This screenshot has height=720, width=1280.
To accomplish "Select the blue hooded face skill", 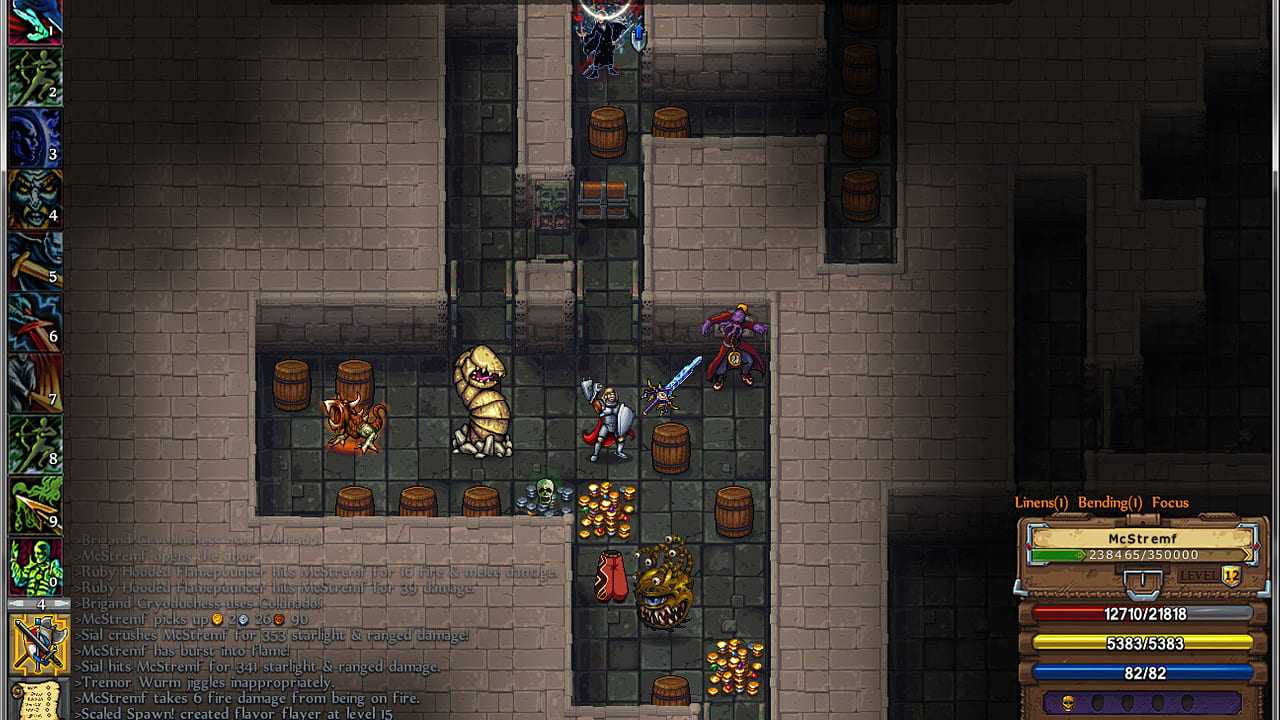I will 35,138.
